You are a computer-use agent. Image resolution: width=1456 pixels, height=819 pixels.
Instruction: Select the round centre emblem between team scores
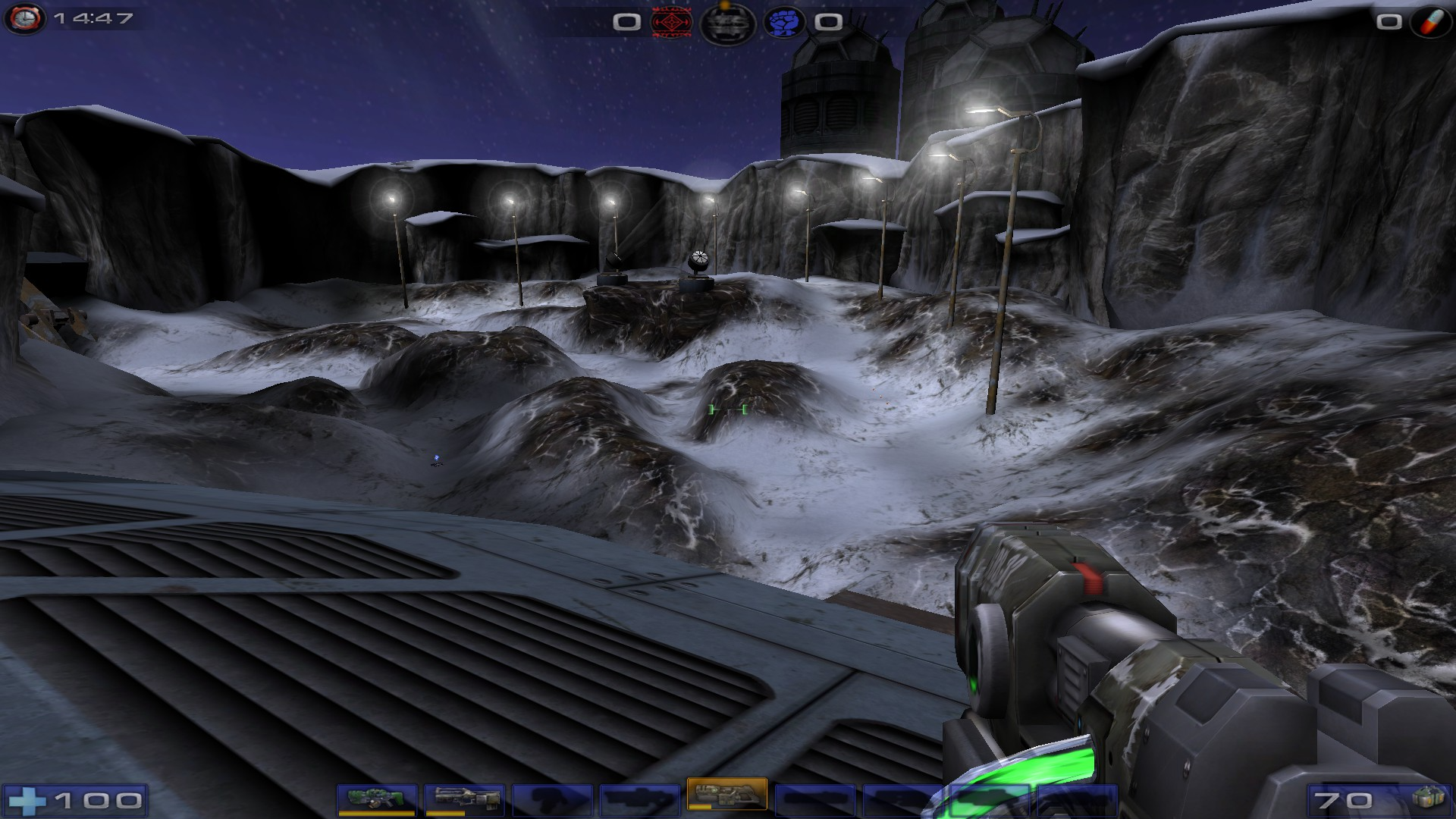(726, 23)
